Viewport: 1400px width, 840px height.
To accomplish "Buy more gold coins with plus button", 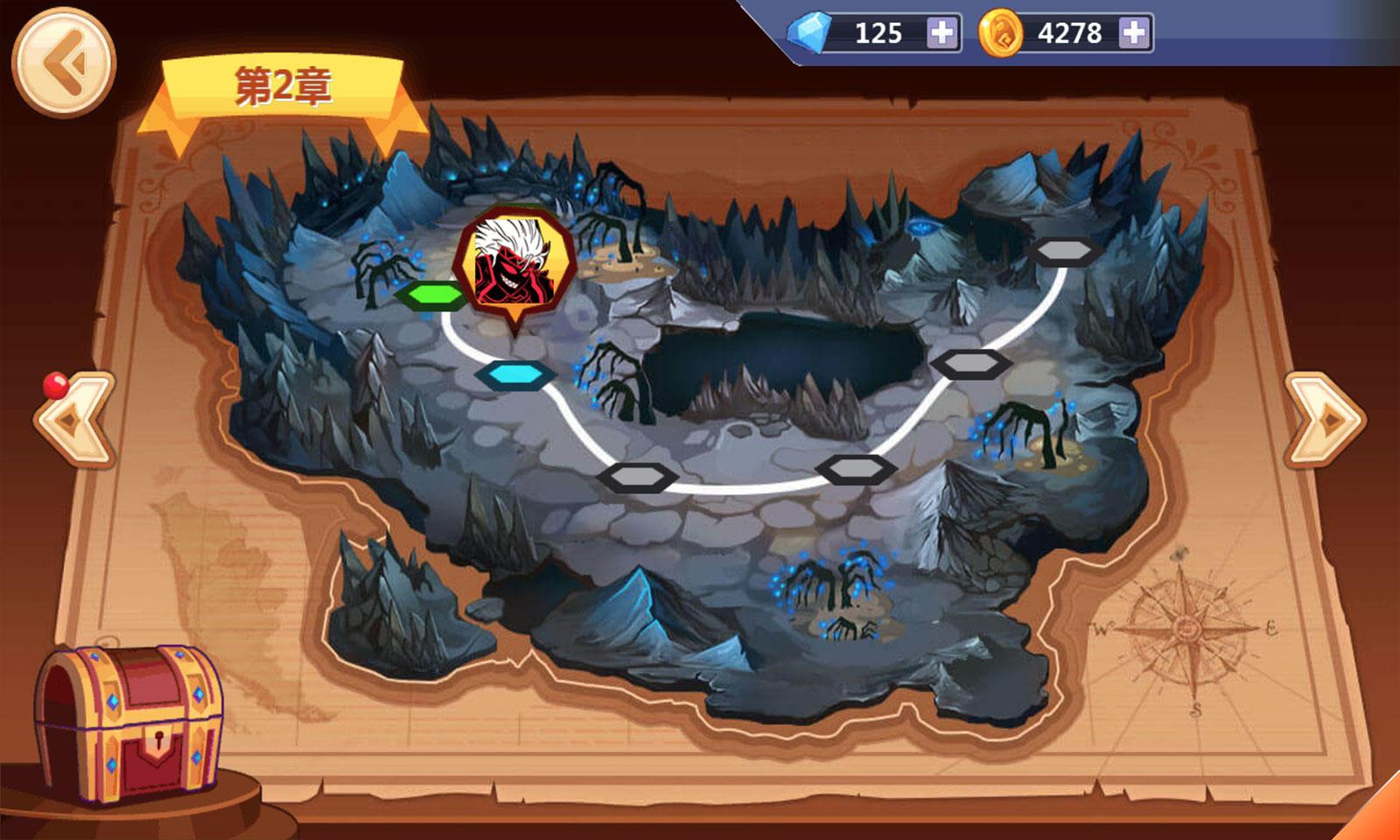I will 1134,33.
